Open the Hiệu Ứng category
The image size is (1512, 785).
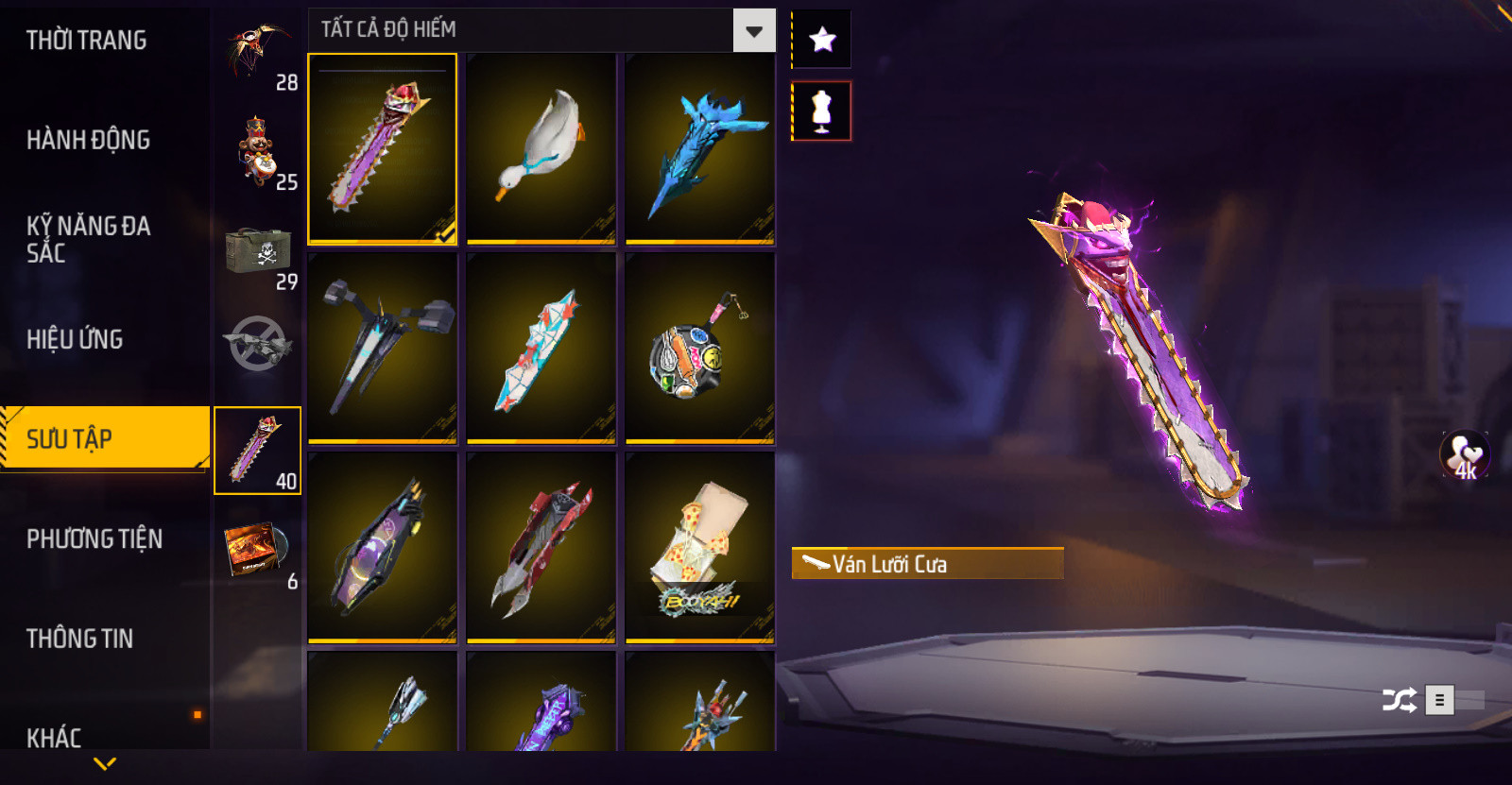pos(75,339)
